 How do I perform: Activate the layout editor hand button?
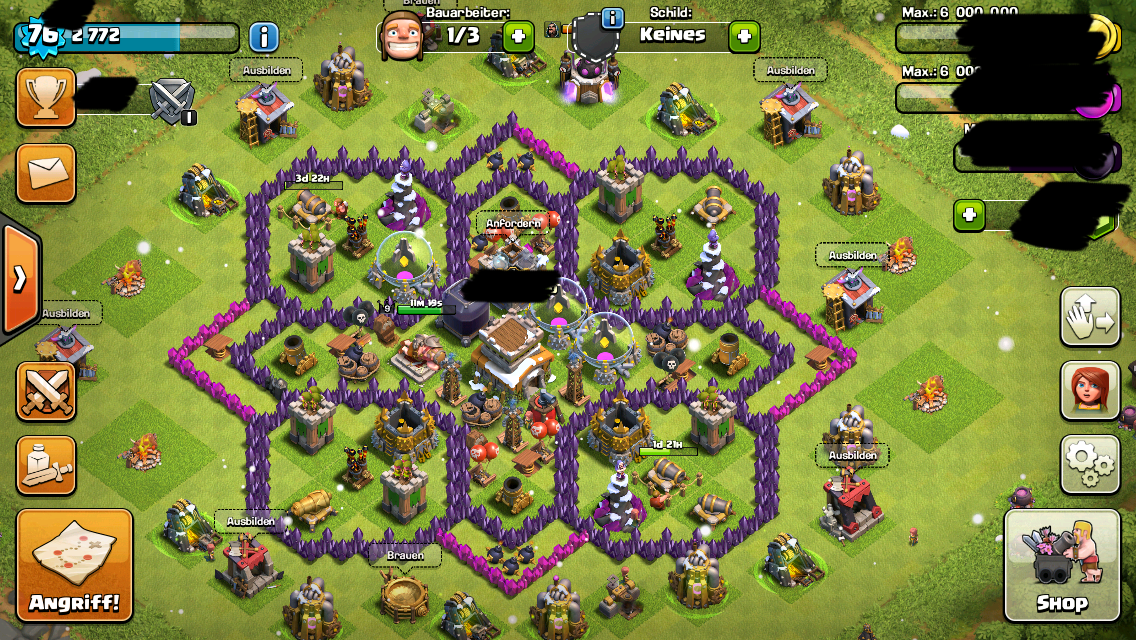click(x=1089, y=316)
